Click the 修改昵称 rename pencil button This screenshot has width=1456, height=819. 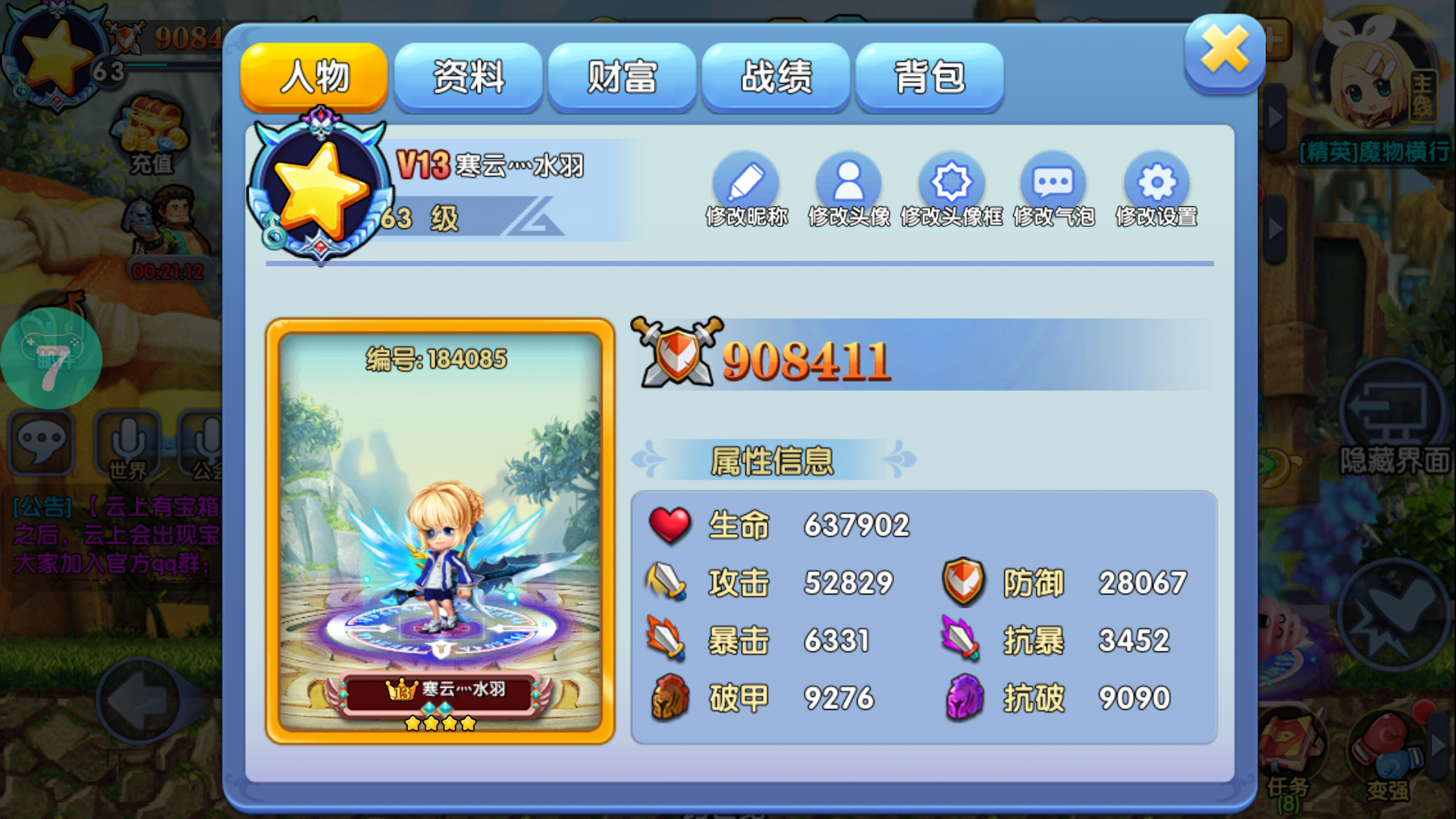click(746, 184)
